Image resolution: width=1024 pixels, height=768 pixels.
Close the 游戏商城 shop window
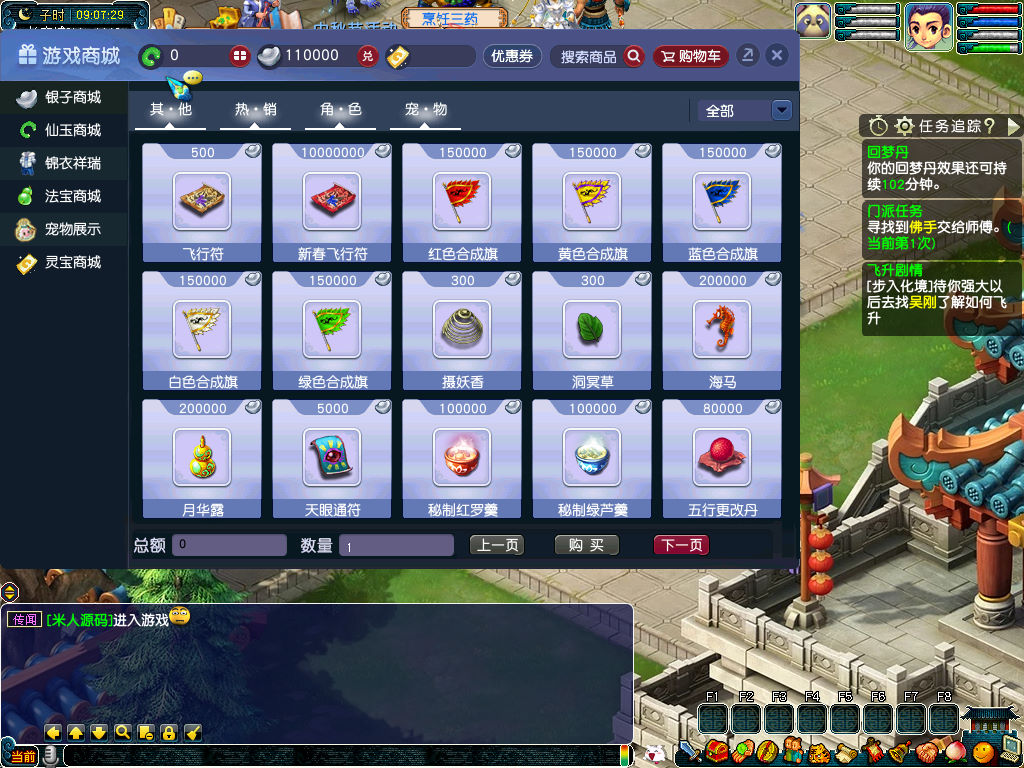(x=776, y=56)
